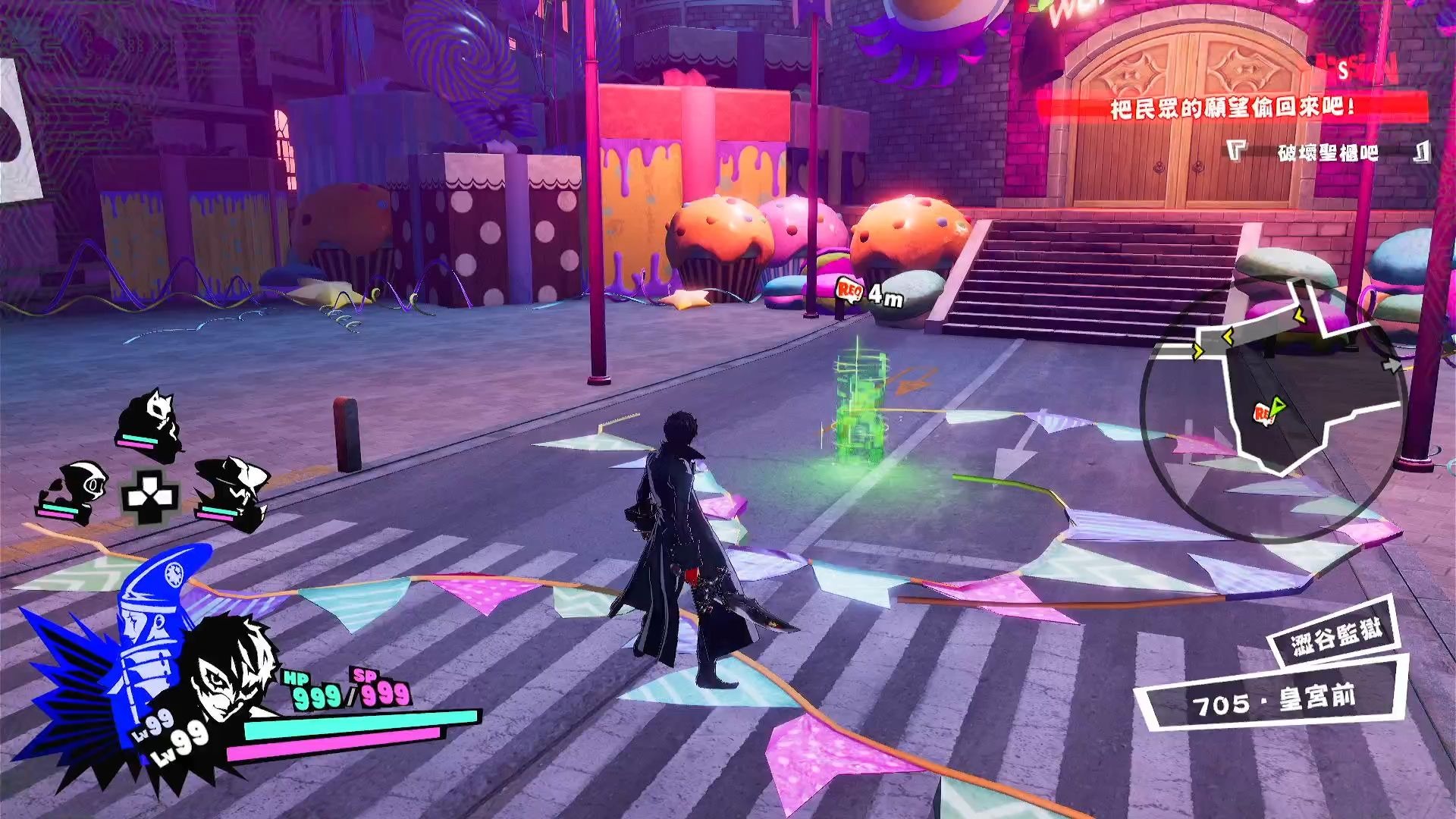Click the REQ marker on the minimap
The image size is (1456, 819).
coord(1264,413)
